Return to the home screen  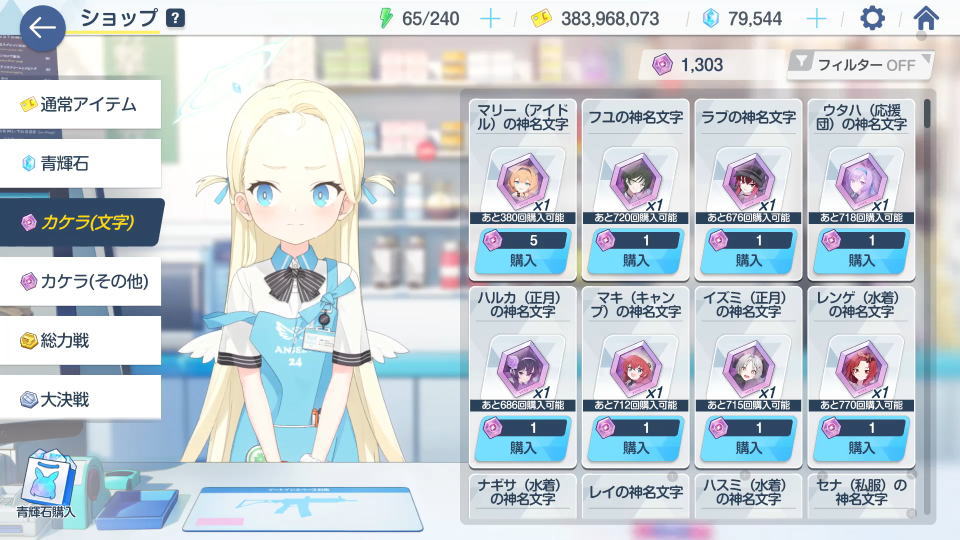tap(927, 18)
